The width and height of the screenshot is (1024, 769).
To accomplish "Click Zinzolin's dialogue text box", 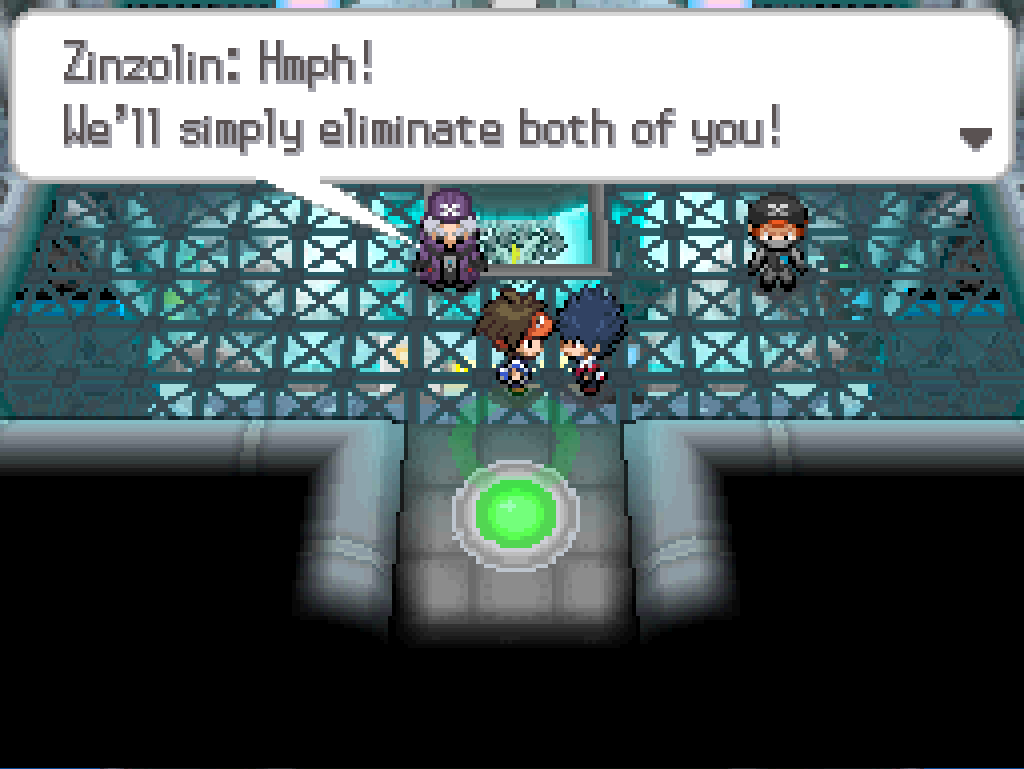I will 510,96.
